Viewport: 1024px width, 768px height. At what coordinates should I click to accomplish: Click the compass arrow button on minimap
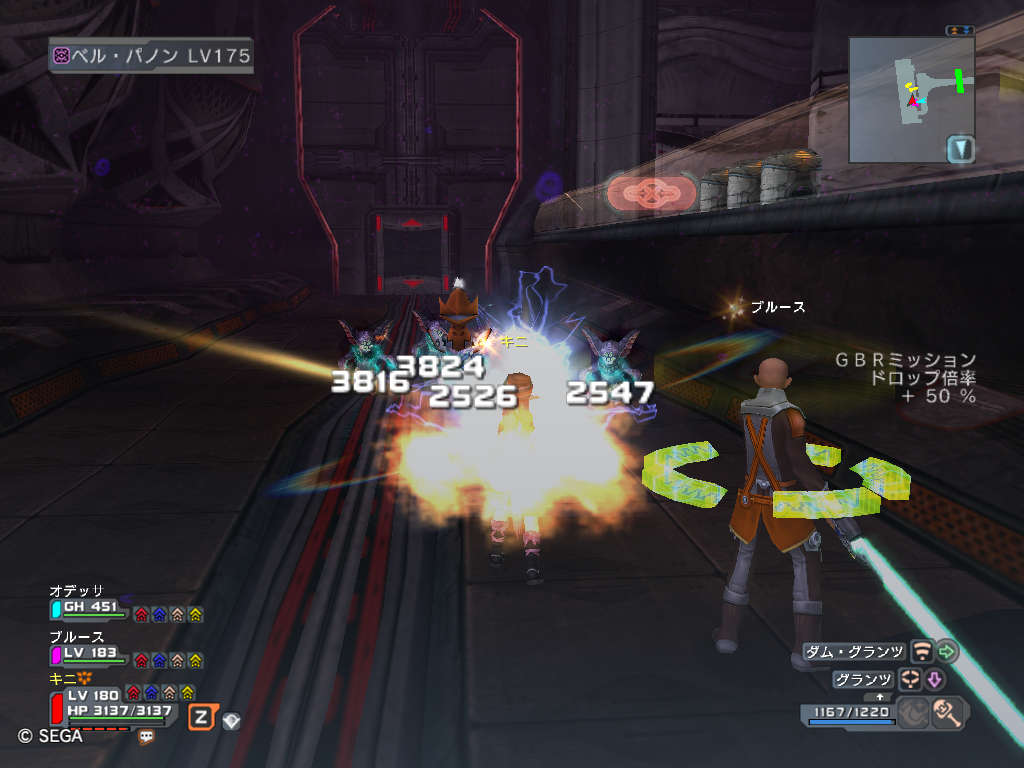click(x=960, y=149)
